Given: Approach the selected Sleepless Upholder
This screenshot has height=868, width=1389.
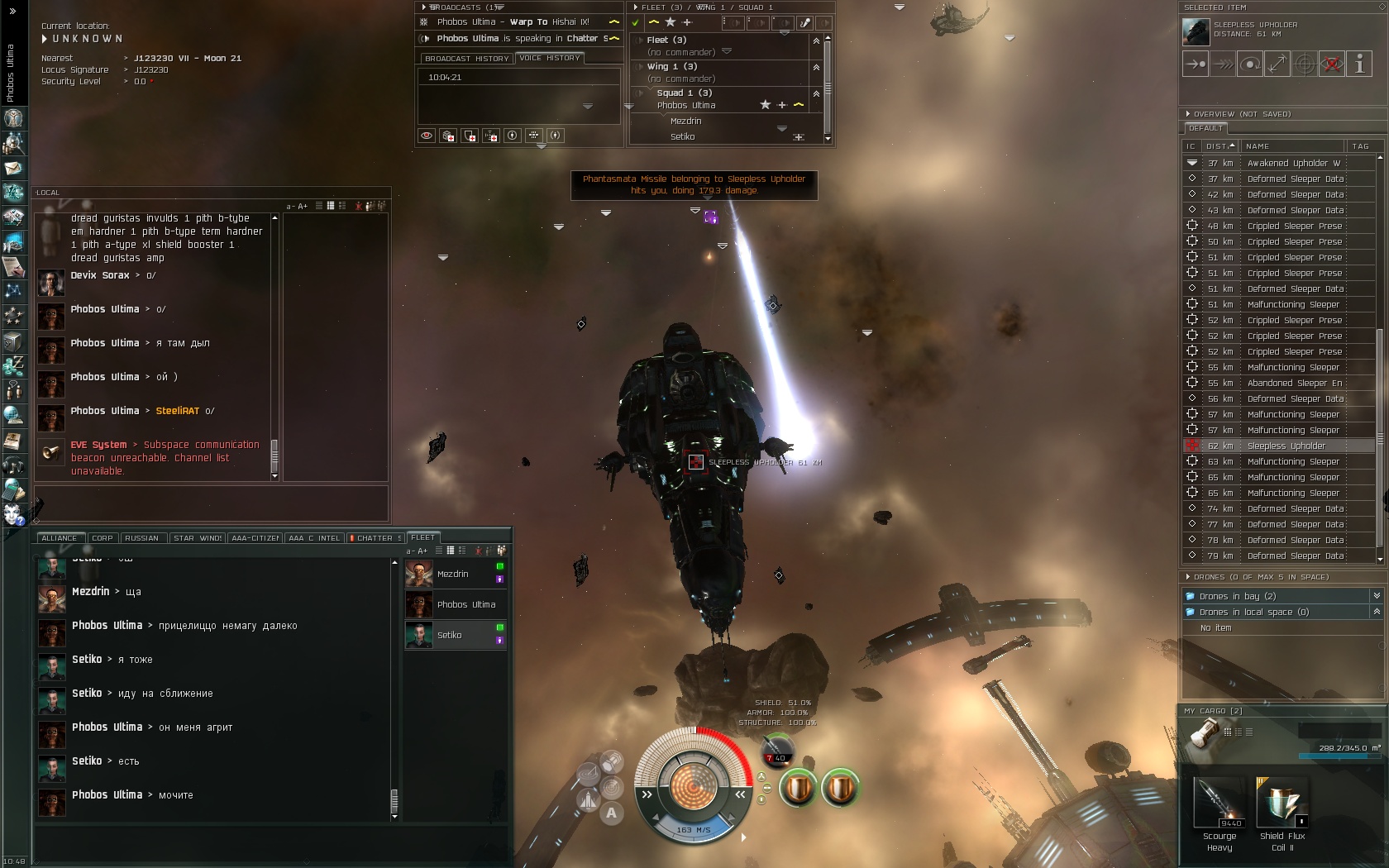Looking at the screenshot, I should pyautogui.click(x=1196, y=64).
